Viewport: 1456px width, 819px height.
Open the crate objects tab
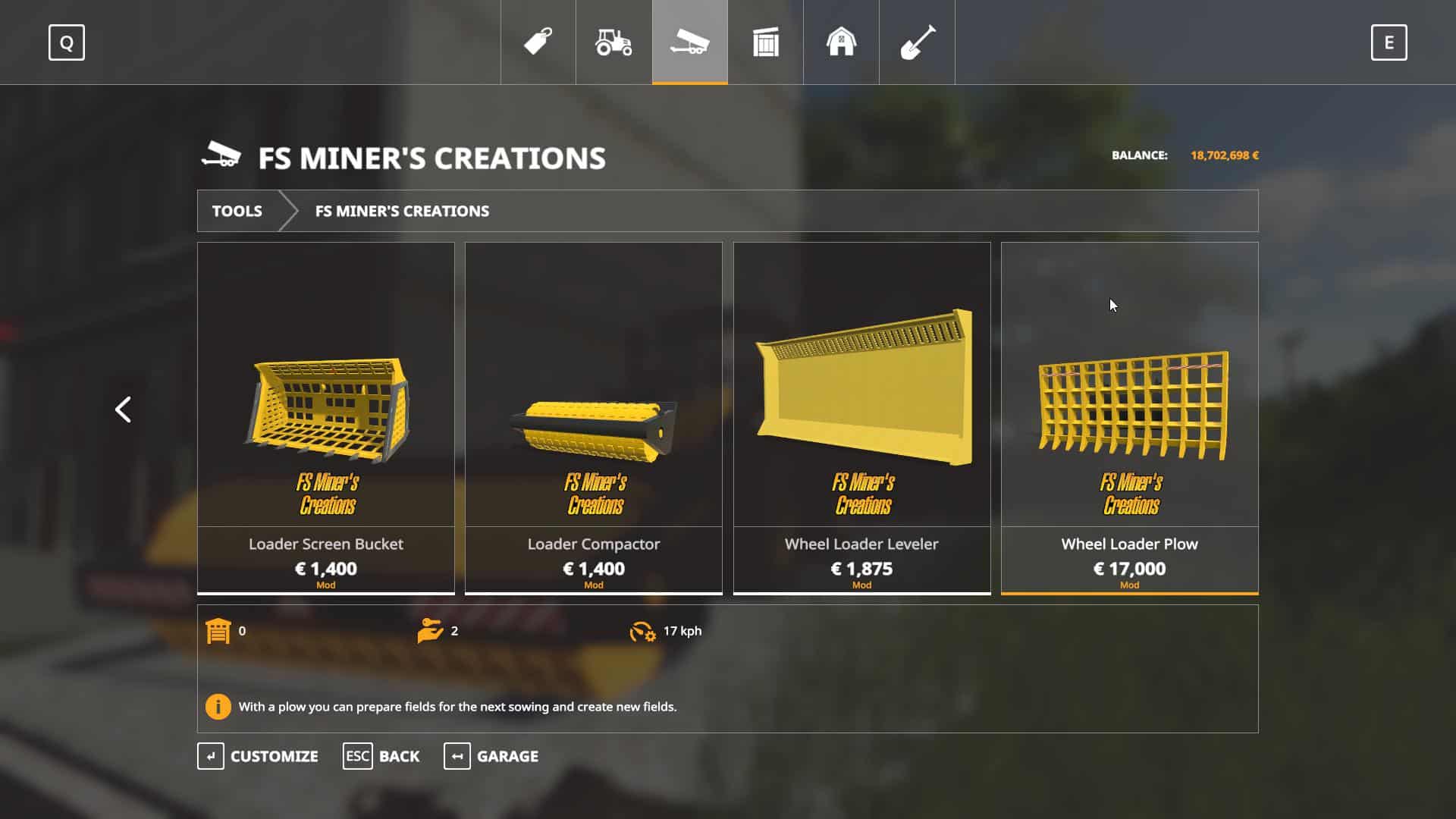click(x=765, y=42)
